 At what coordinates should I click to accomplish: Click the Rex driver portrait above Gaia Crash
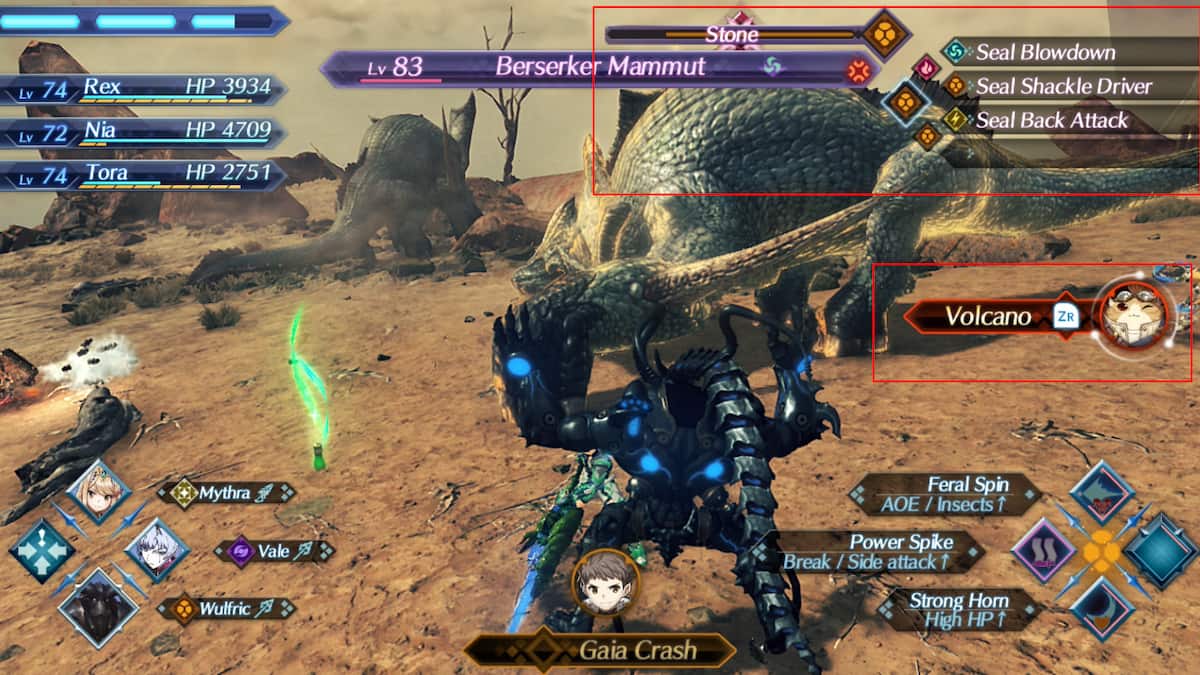click(x=605, y=582)
